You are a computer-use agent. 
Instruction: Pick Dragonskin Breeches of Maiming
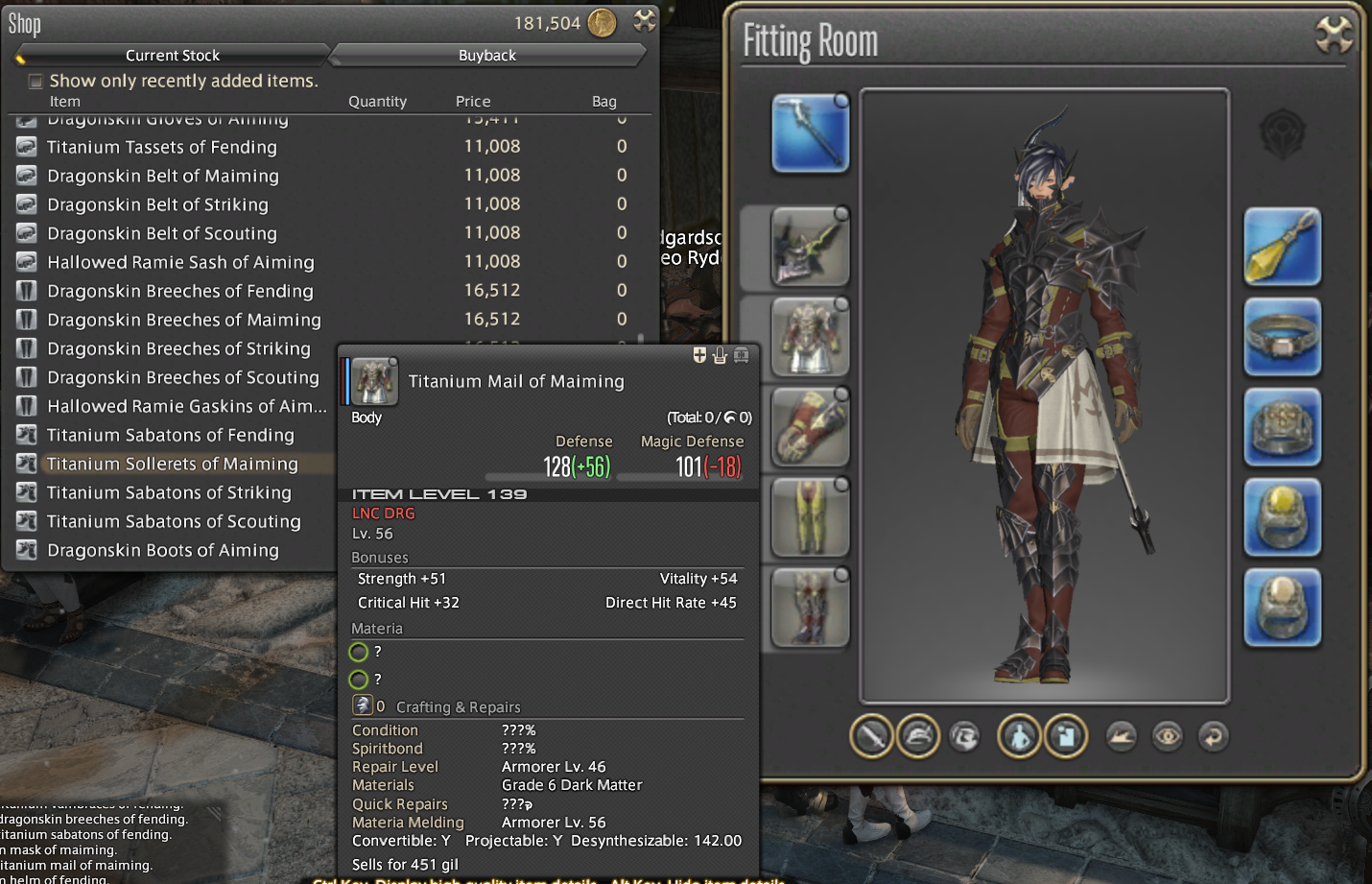(183, 320)
